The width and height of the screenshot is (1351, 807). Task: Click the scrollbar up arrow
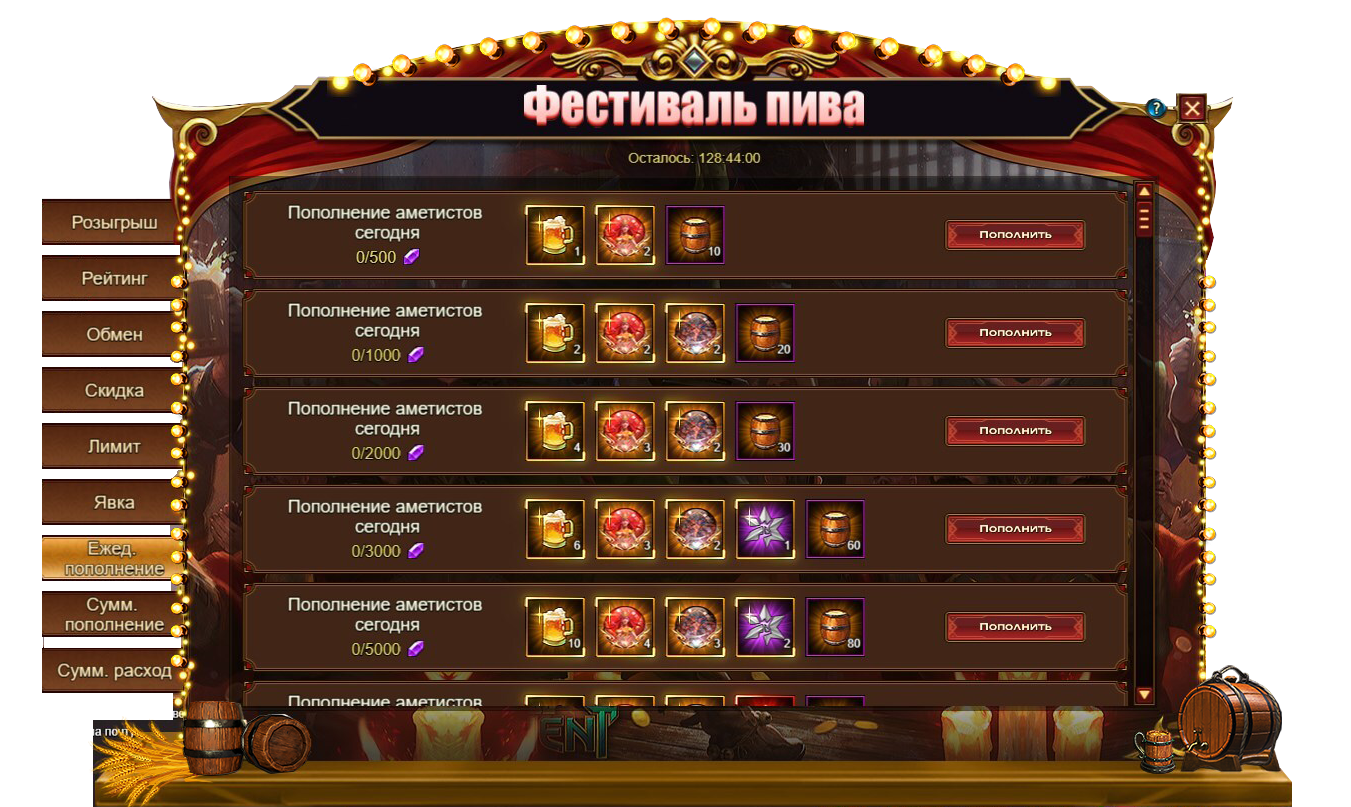1145,191
